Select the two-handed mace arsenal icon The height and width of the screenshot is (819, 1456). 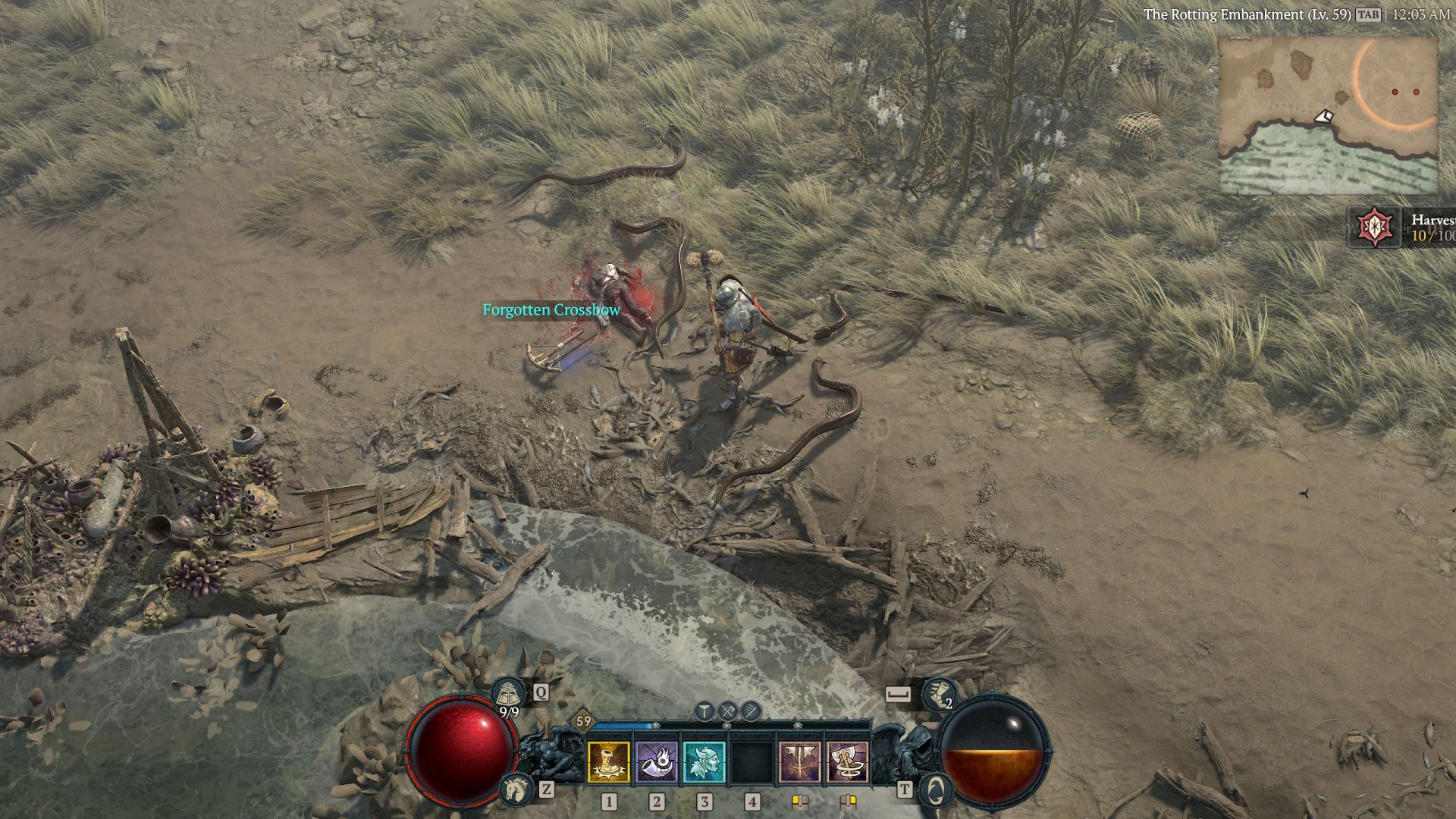pyautogui.click(x=705, y=711)
